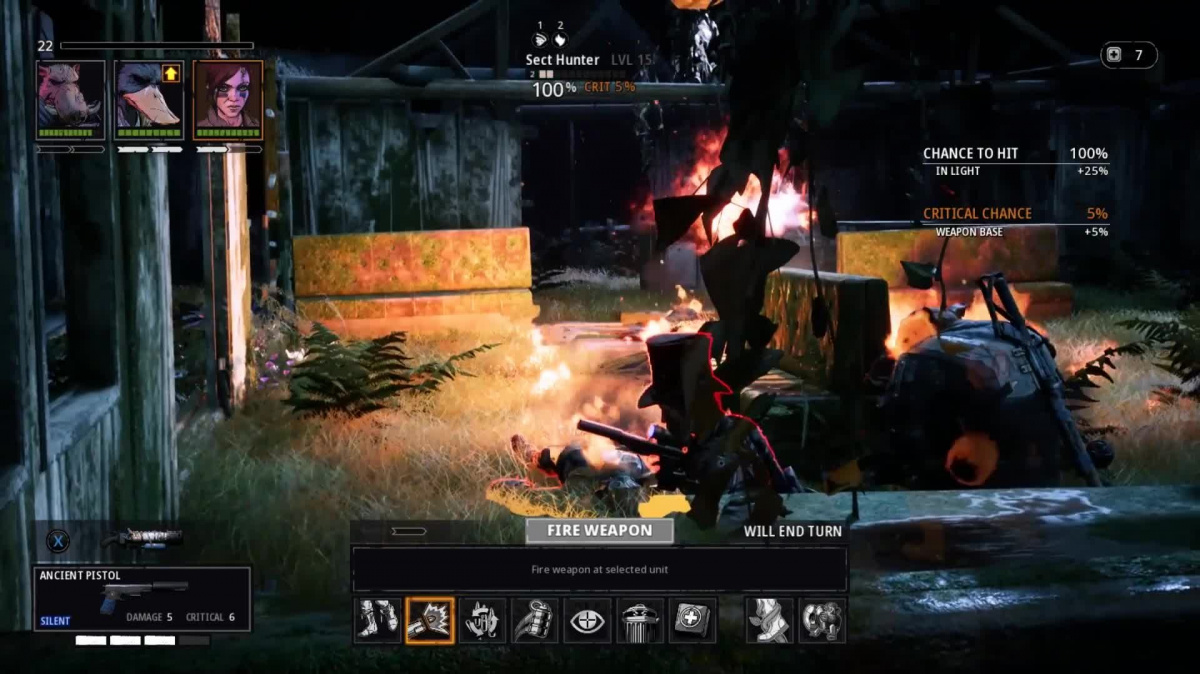Select the grenade throw ability icon

click(x=535, y=620)
